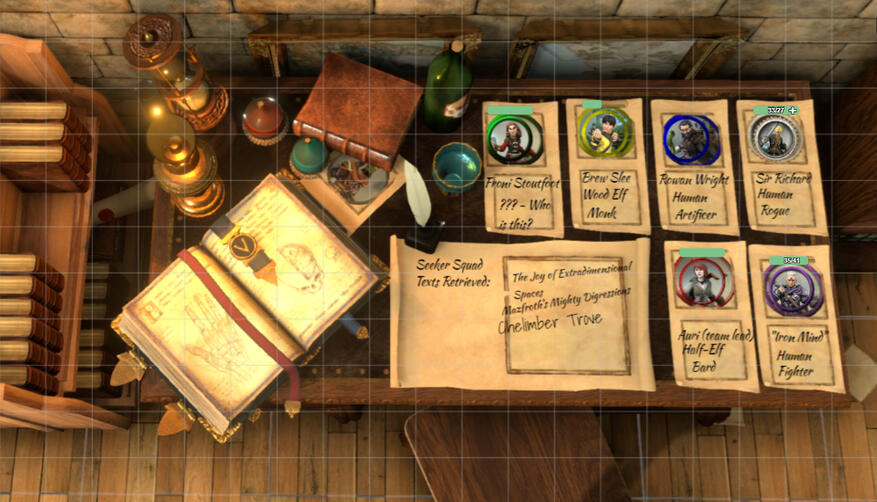Select the Froni Stoutfoot character token
Screen dimensions: 877x502
pyautogui.click(x=513, y=138)
